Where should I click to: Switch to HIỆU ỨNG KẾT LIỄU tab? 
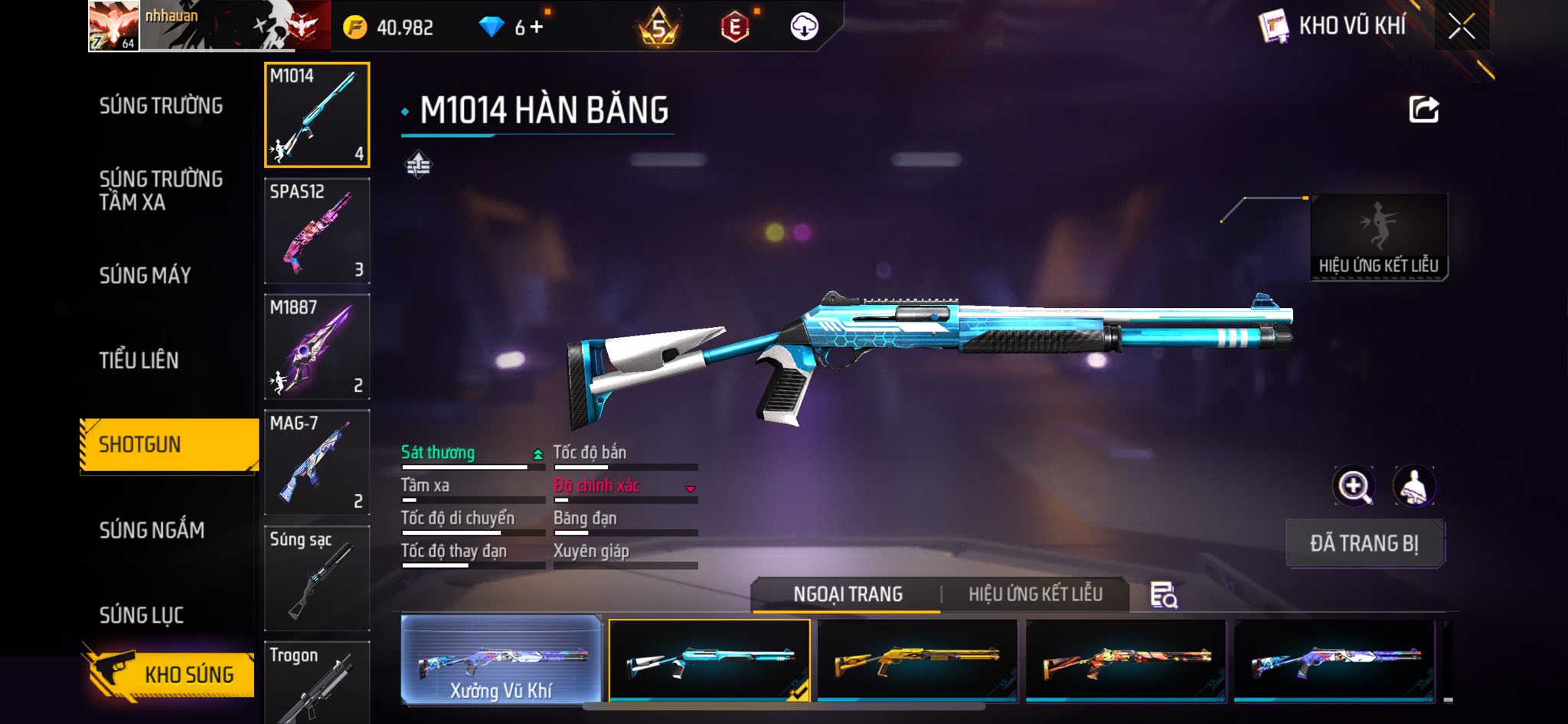1035,594
